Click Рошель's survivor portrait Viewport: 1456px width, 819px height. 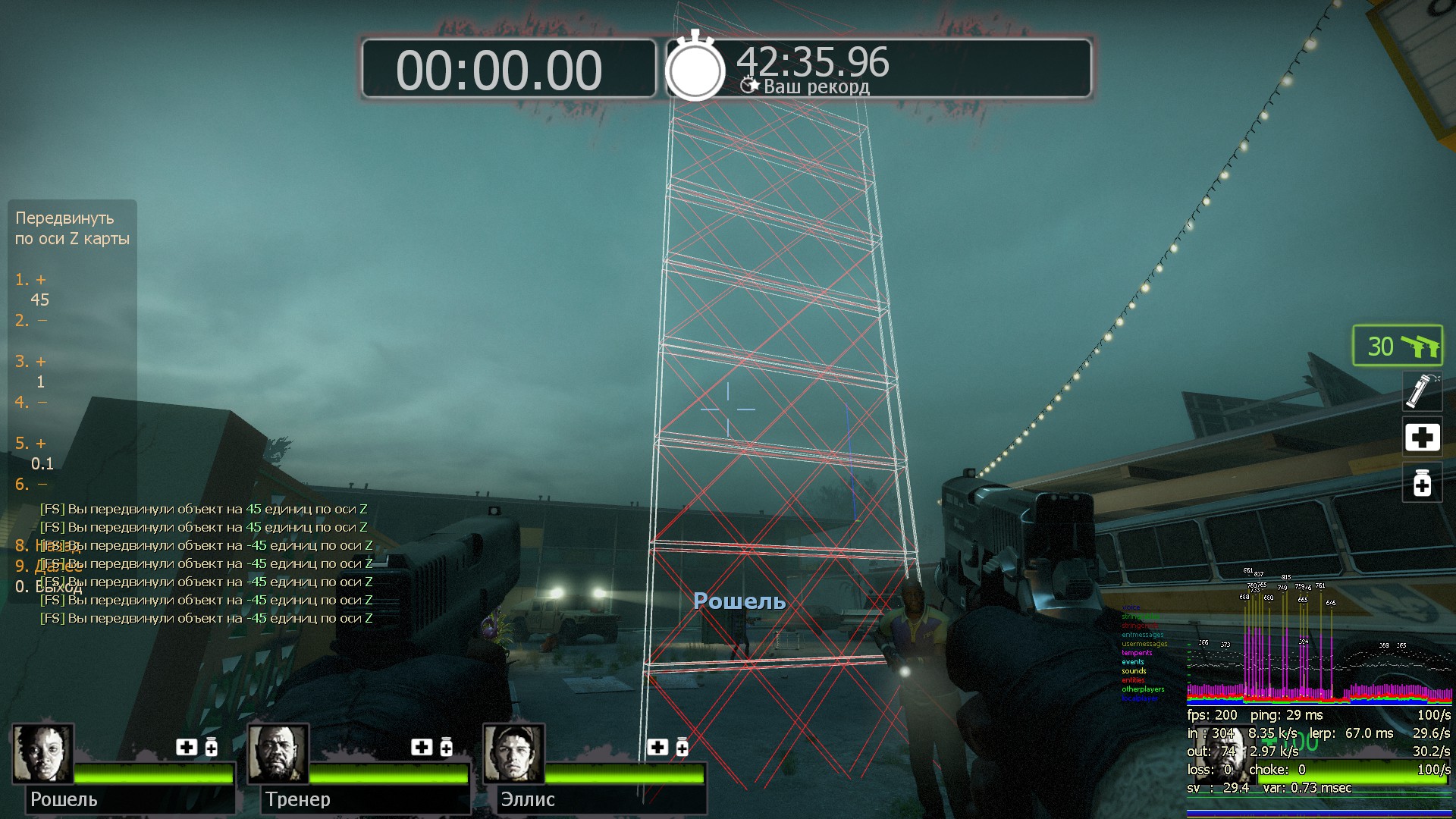(43, 754)
